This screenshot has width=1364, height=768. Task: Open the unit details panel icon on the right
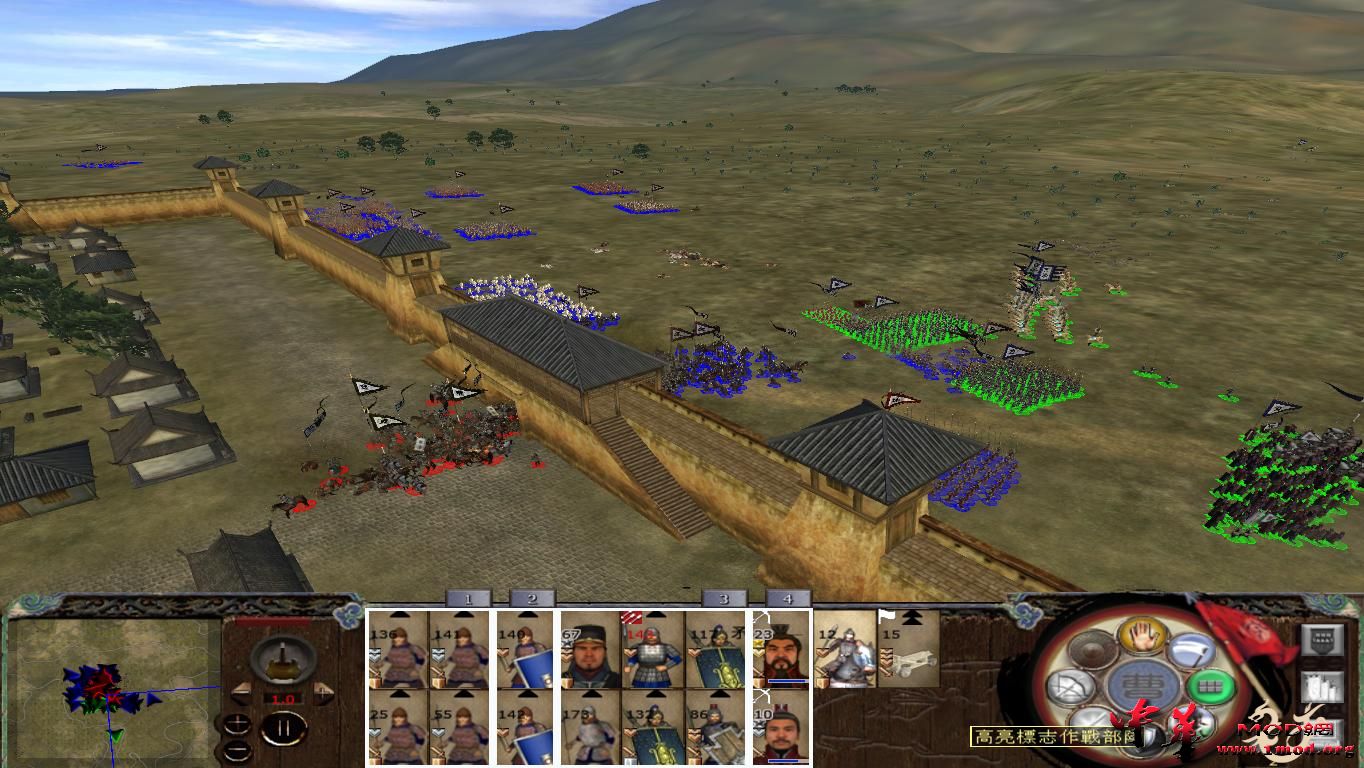pyautogui.click(x=1323, y=639)
